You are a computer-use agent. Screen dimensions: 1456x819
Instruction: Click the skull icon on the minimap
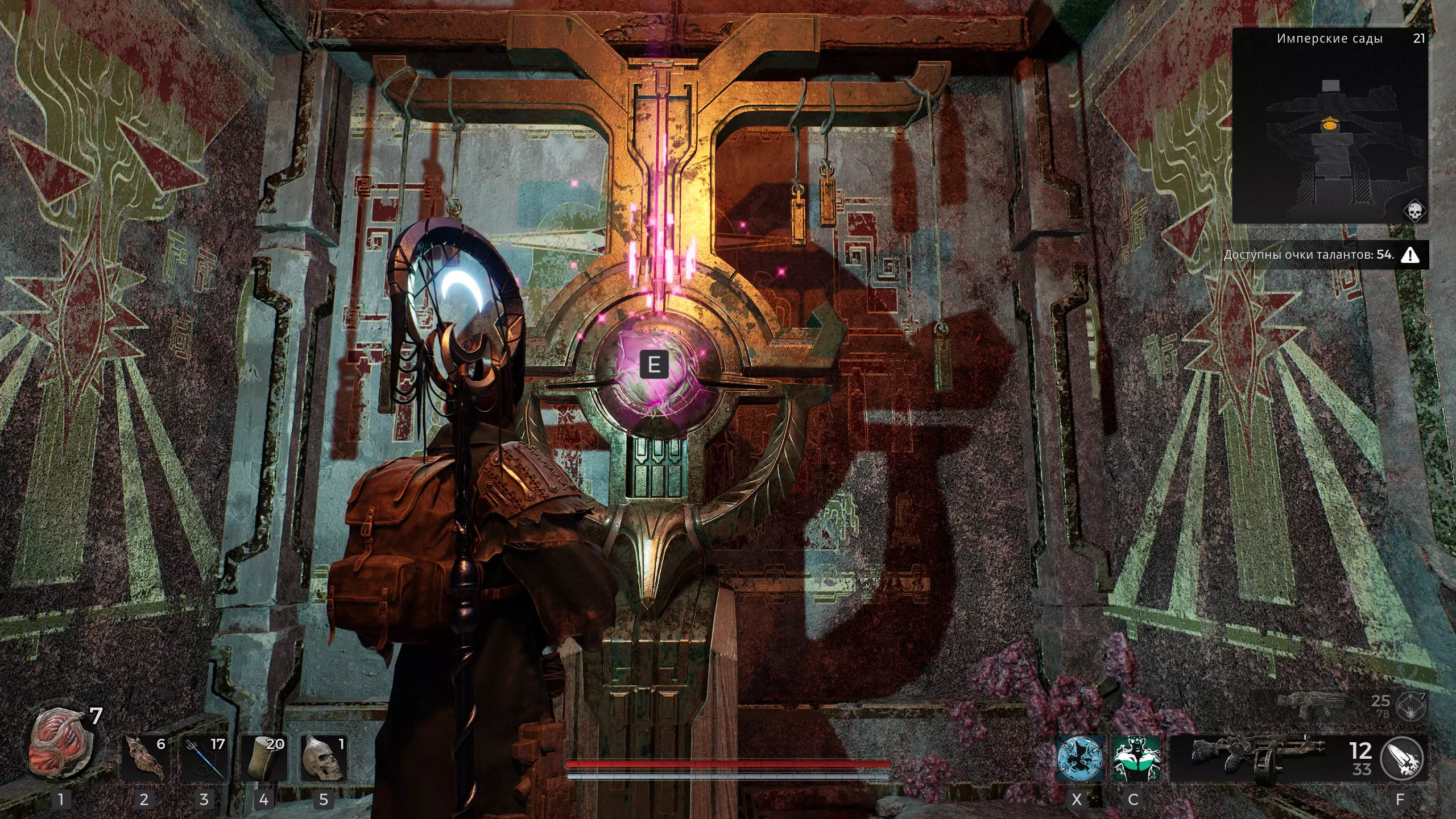1413,211
